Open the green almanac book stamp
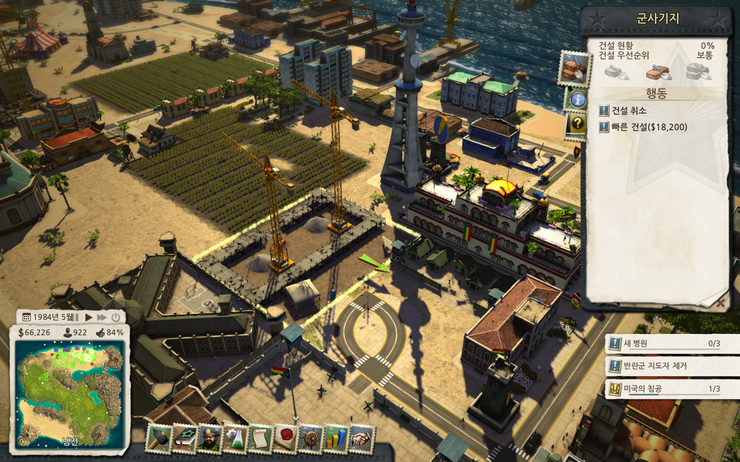Image resolution: width=740 pixels, height=462 pixels. pyautogui.click(x=184, y=438)
